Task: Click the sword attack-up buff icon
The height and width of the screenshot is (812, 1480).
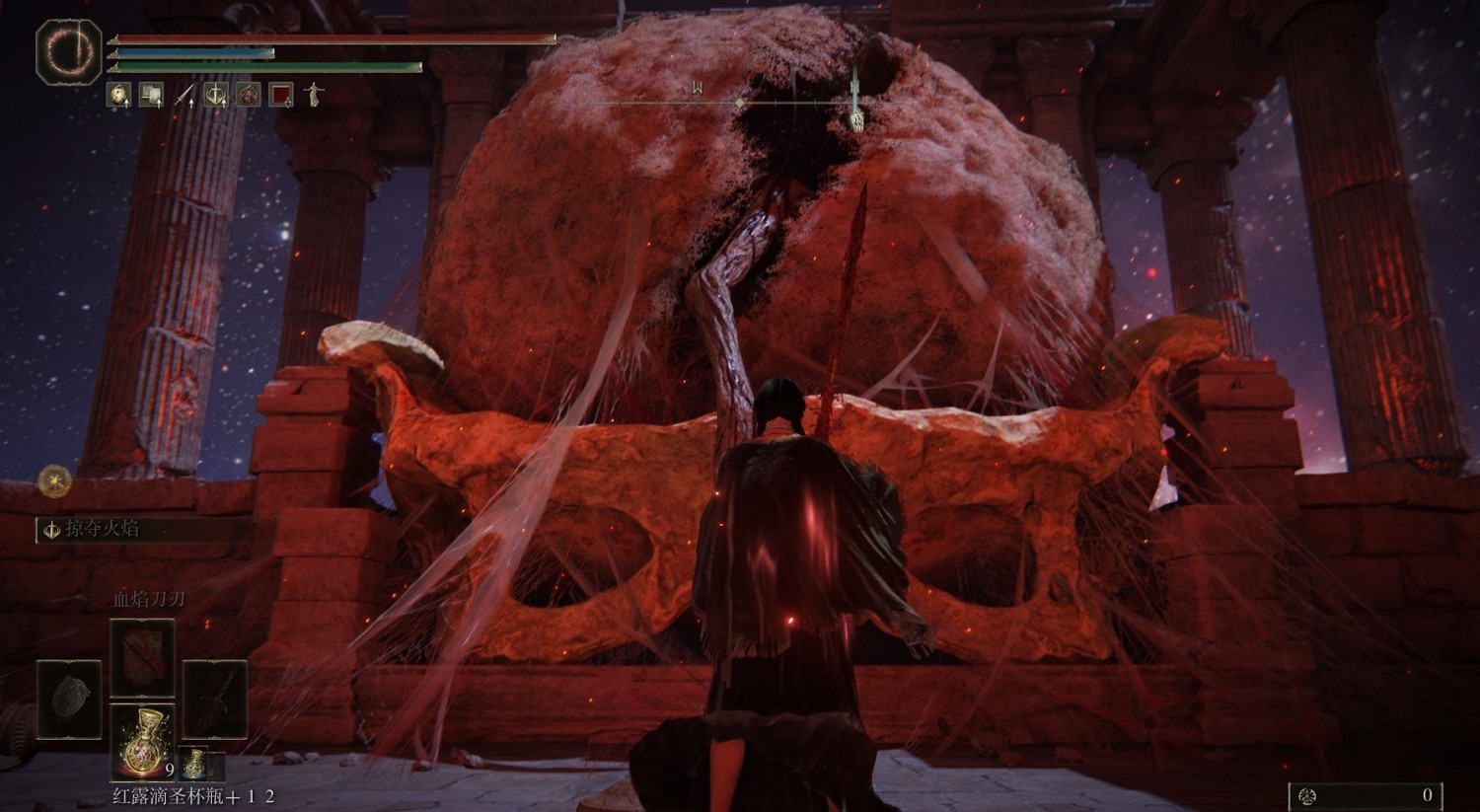Action: pos(184,95)
